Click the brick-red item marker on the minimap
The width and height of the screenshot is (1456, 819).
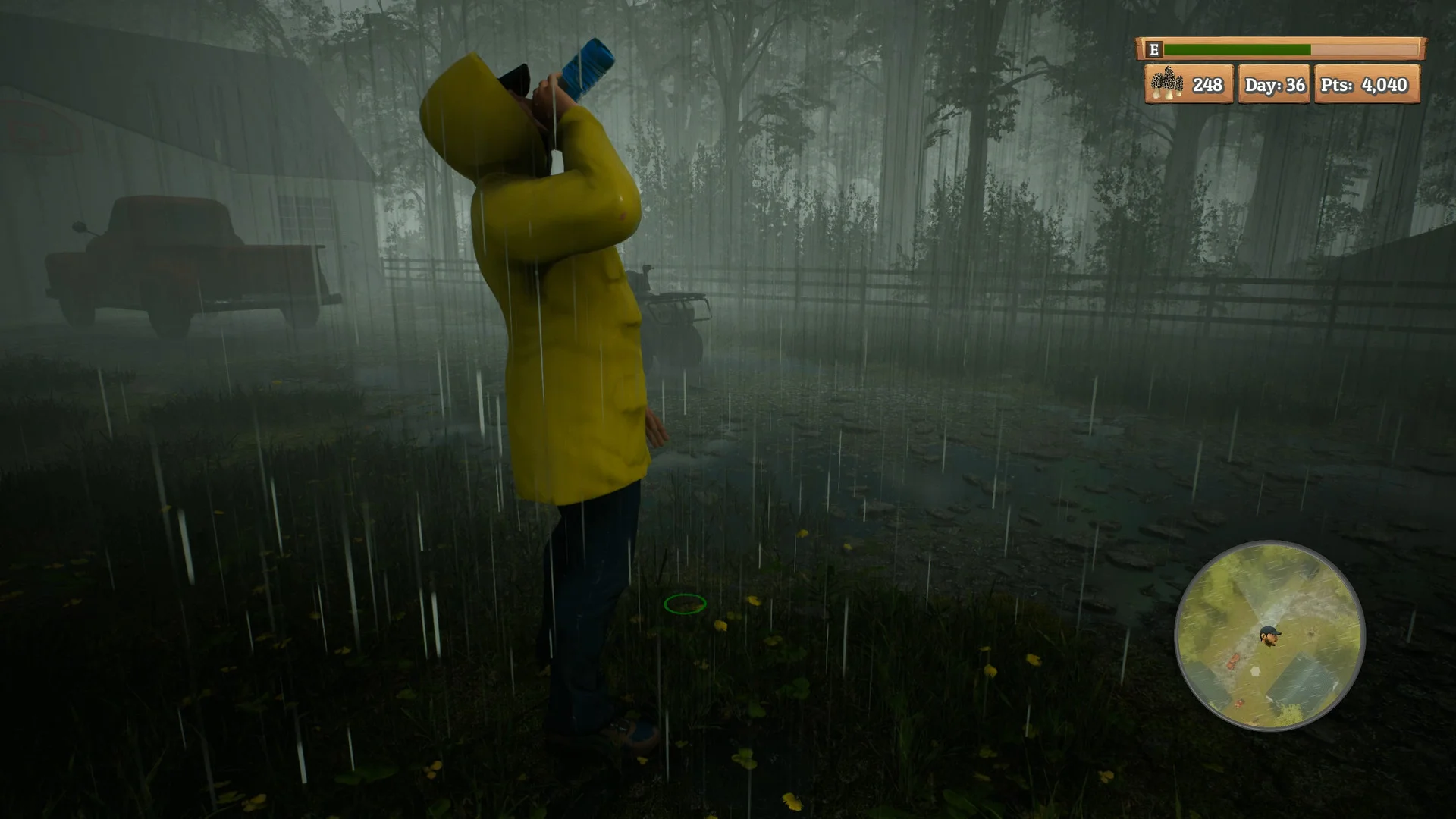(x=1234, y=661)
